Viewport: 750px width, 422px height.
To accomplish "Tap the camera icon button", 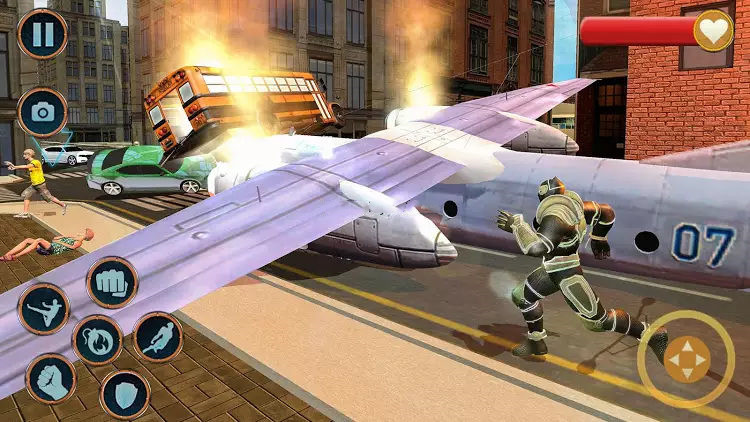I will (x=42, y=111).
